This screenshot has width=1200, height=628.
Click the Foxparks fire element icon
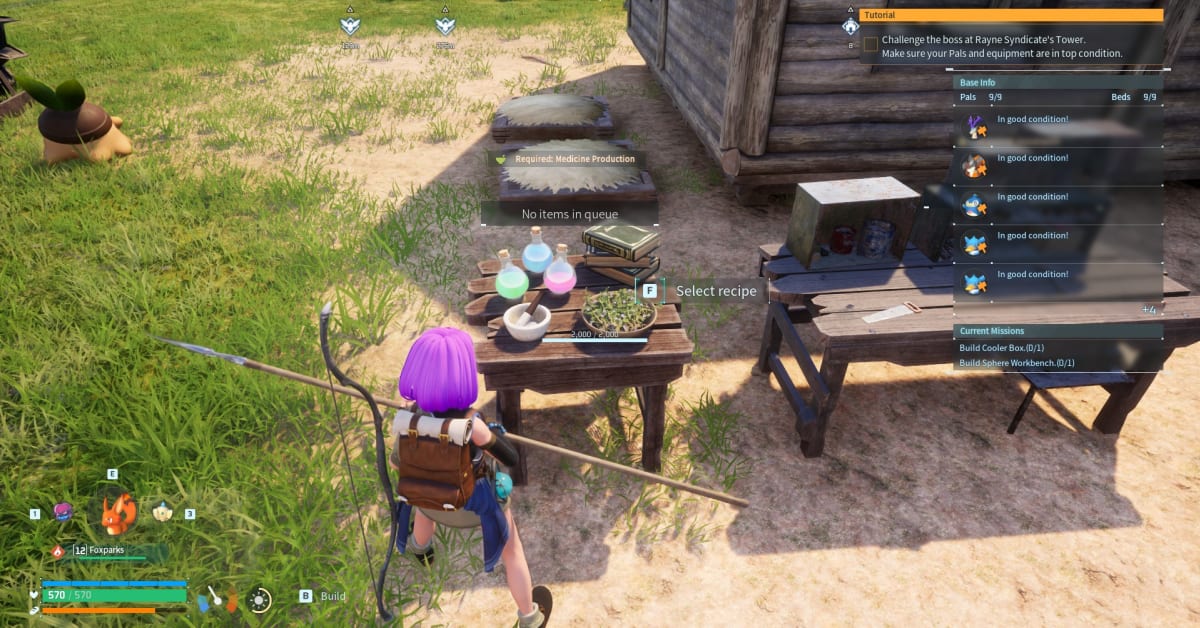click(x=58, y=551)
